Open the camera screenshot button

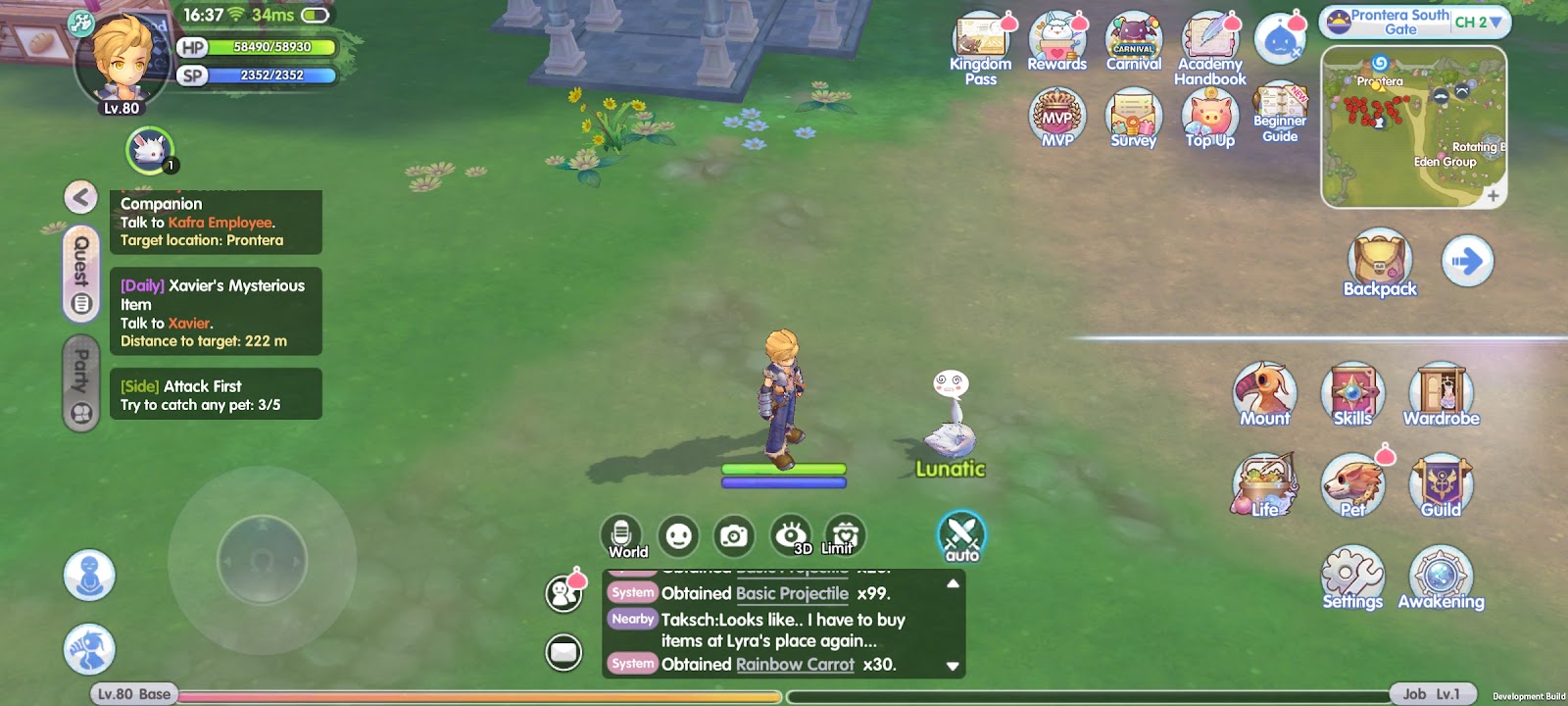pyautogui.click(x=733, y=536)
